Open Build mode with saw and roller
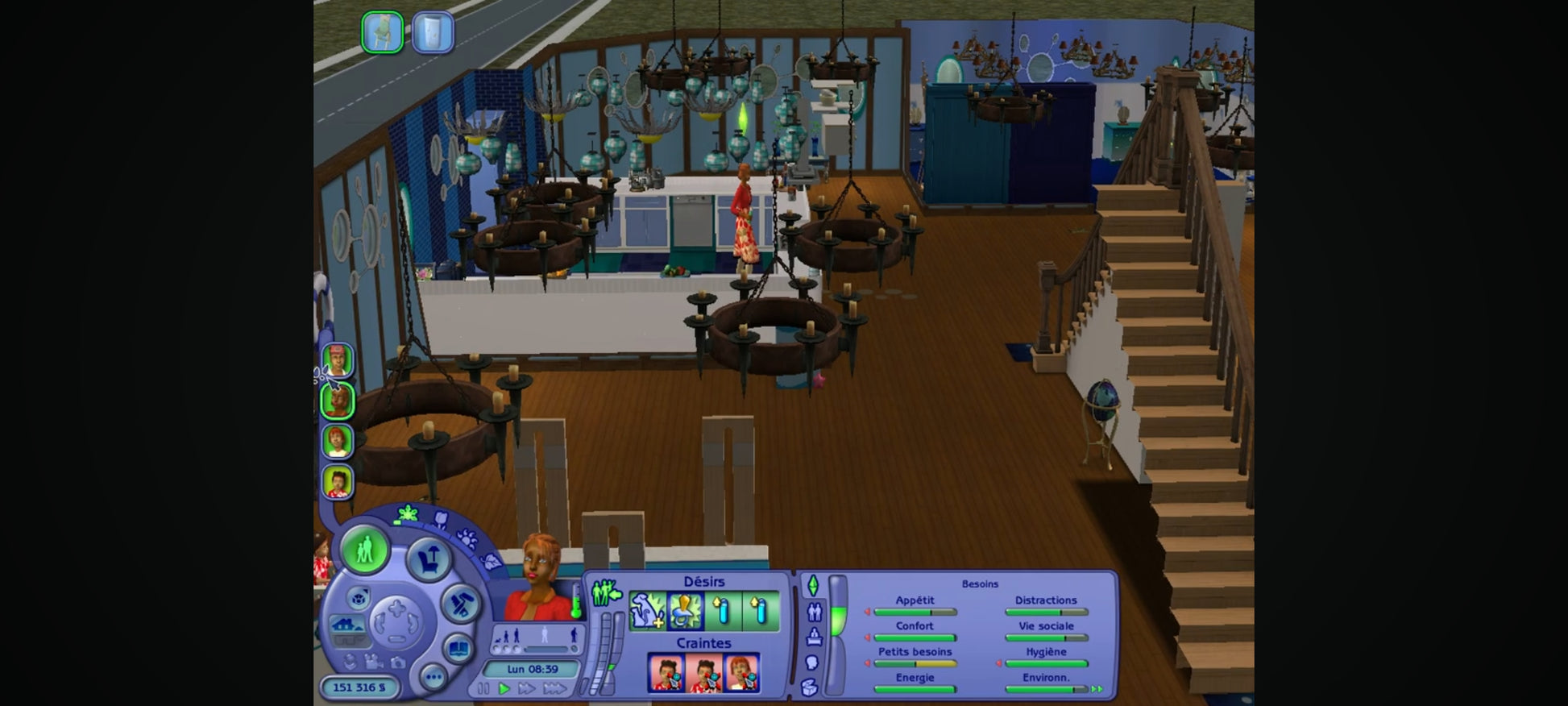This screenshot has height=706, width=1568. pos(461,604)
